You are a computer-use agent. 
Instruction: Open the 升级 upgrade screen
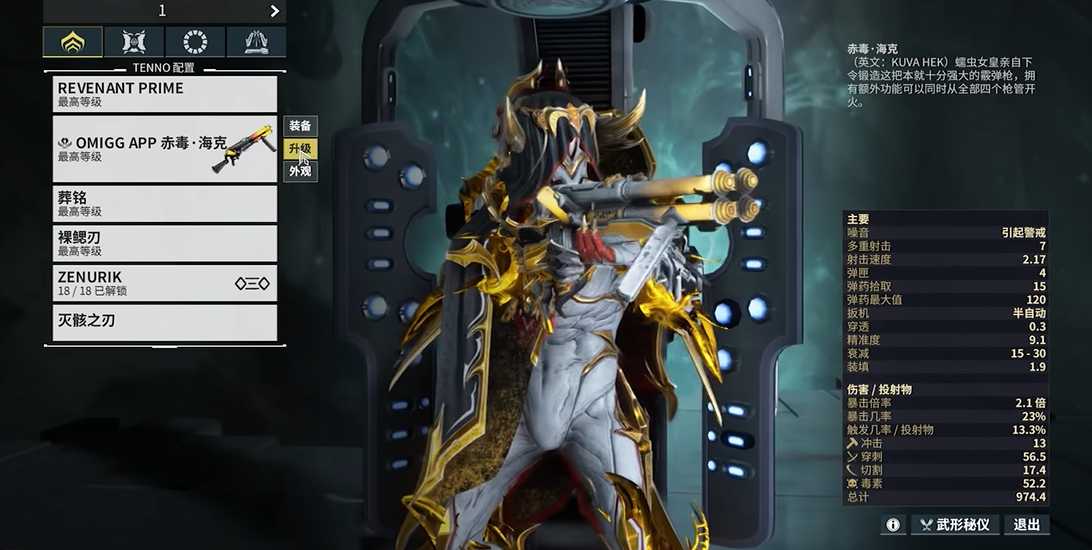300,149
